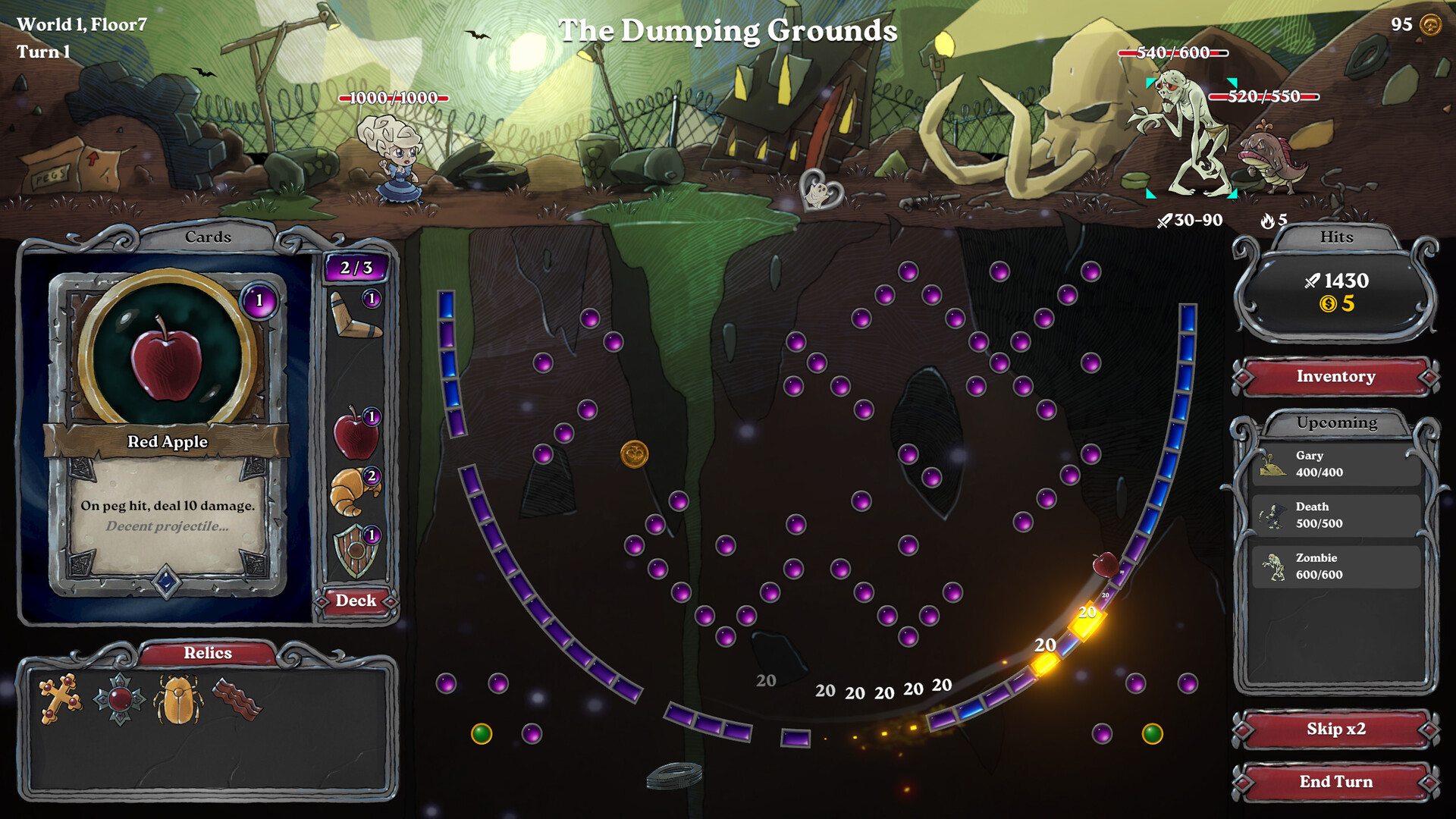This screenshot has width=1456, height=819.
Task: Select the large Red Apple card
Action: [x=168, y=432]
